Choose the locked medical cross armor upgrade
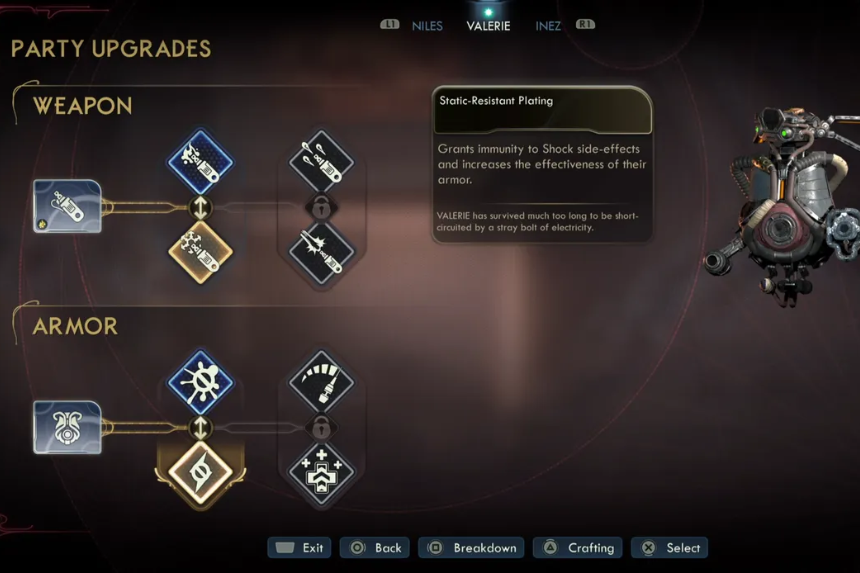Image resolution: width=860 pixels, height=573 pixels. click(x=321, y=470)
